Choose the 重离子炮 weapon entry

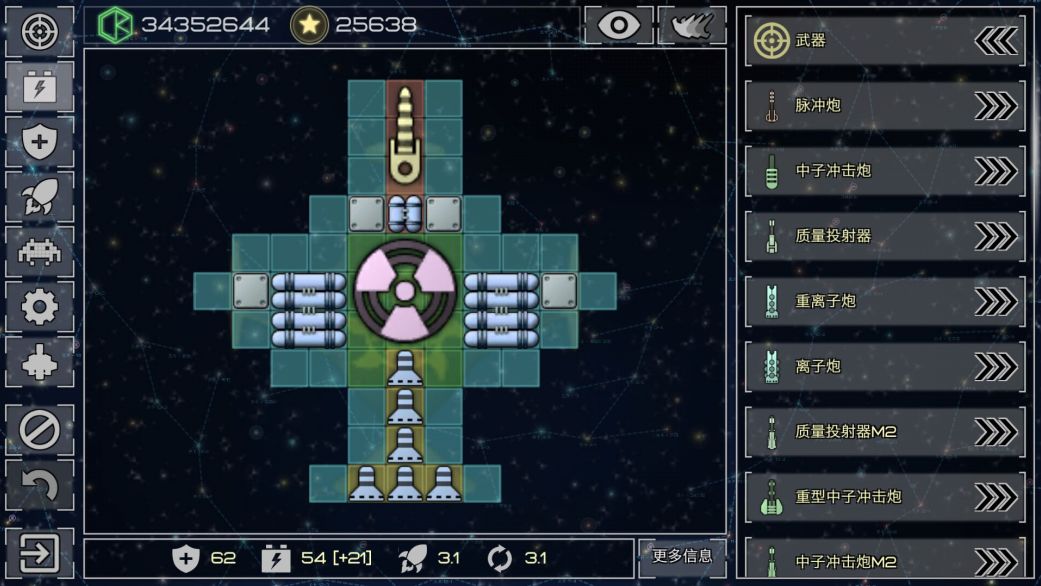pyautogui.click(x=885, y=301)
